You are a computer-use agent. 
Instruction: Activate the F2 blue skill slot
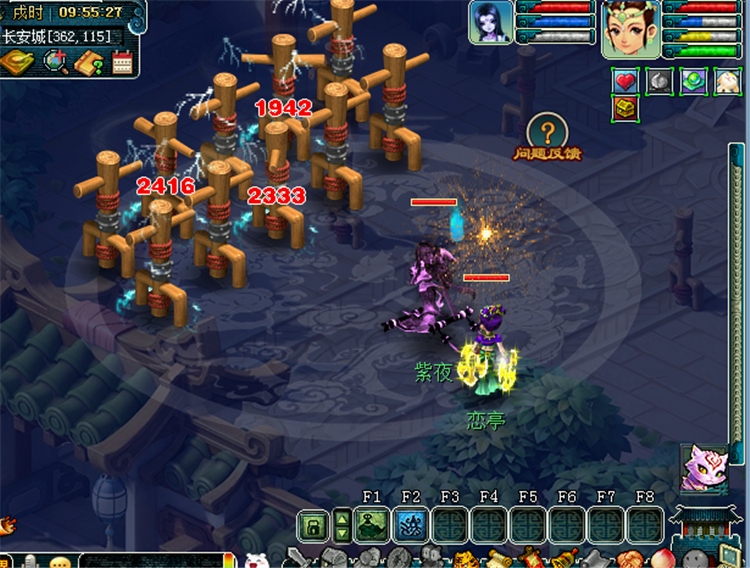coord(411,524)
